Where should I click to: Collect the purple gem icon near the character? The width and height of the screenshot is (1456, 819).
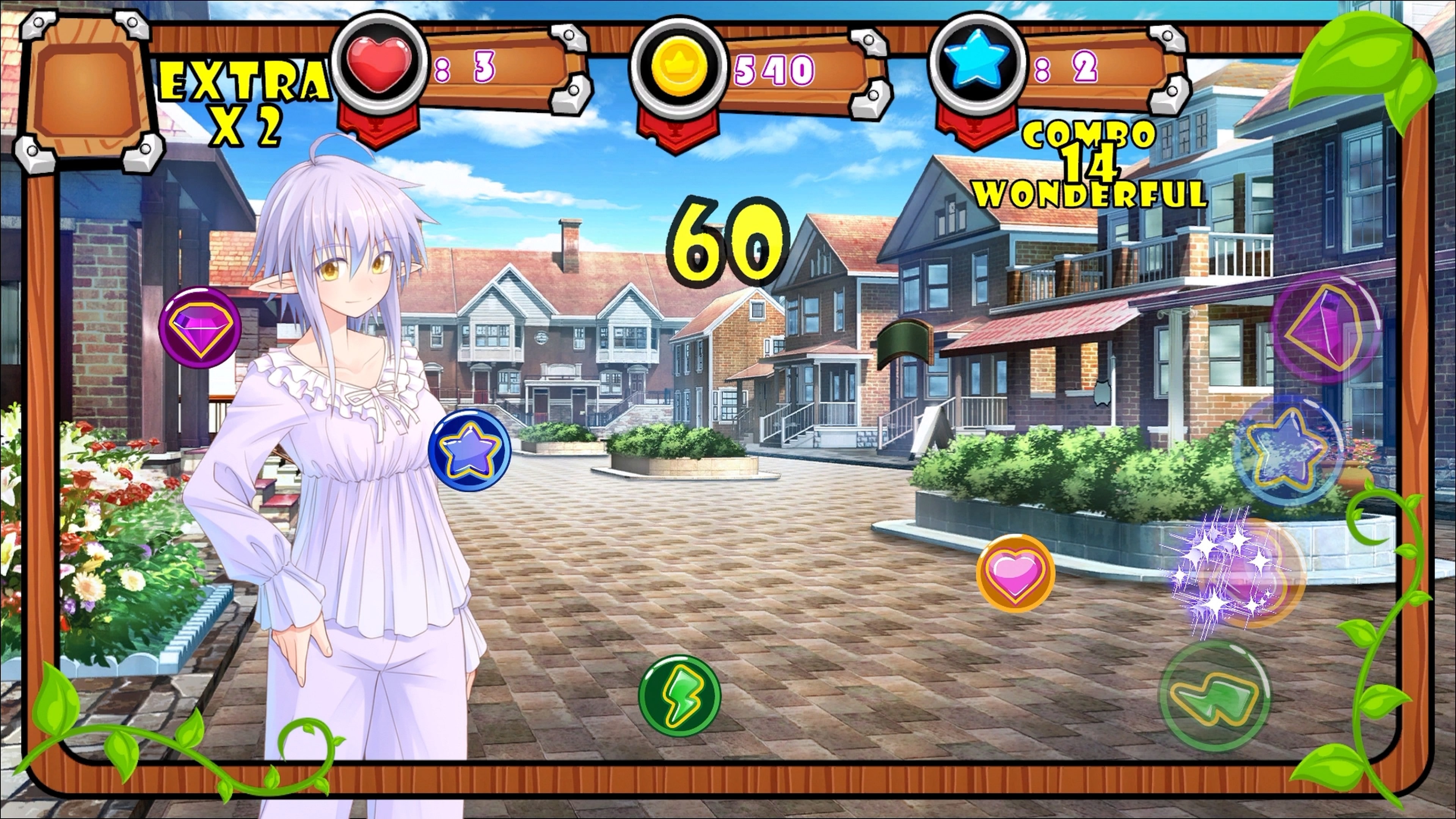pyautogui.click(x=201, y=327)
